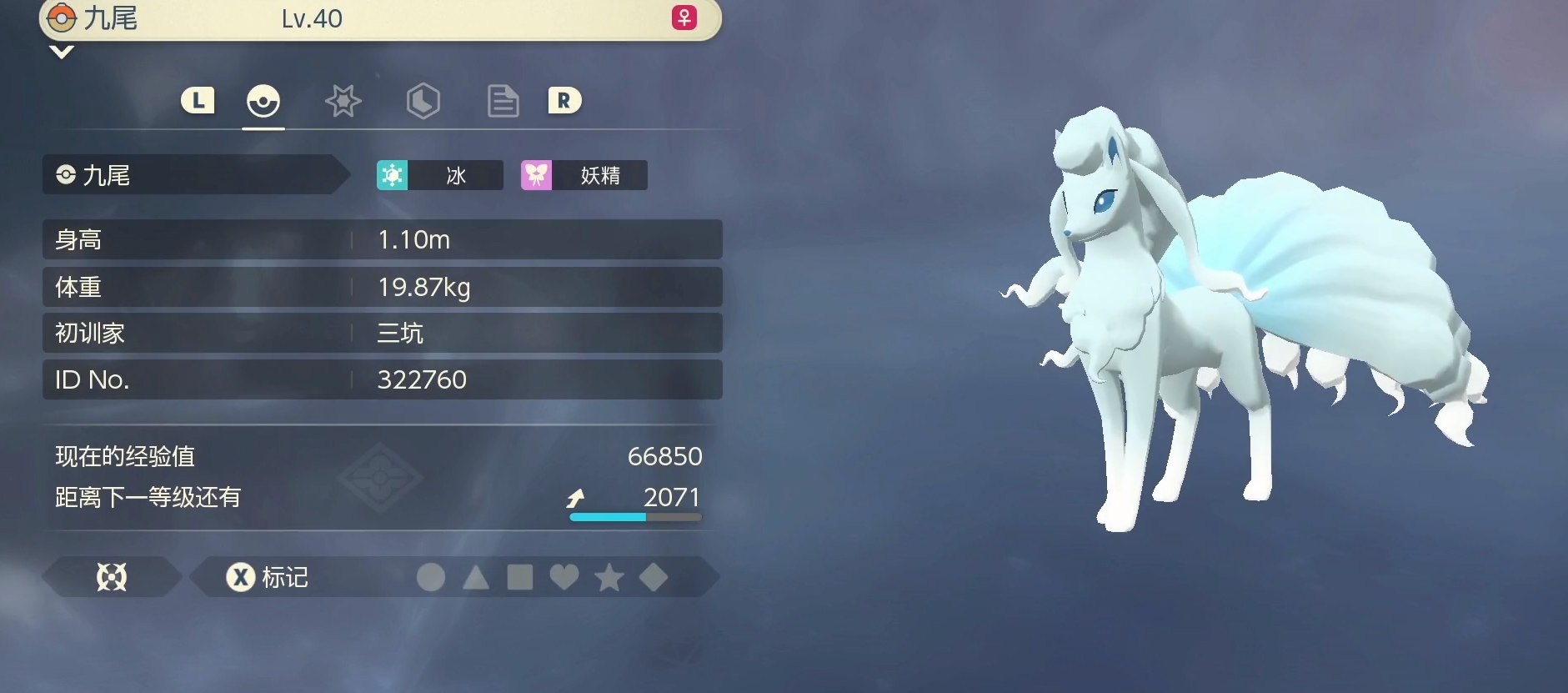Toggle the heart marking

pyautogui.click(x=564, y=577)
